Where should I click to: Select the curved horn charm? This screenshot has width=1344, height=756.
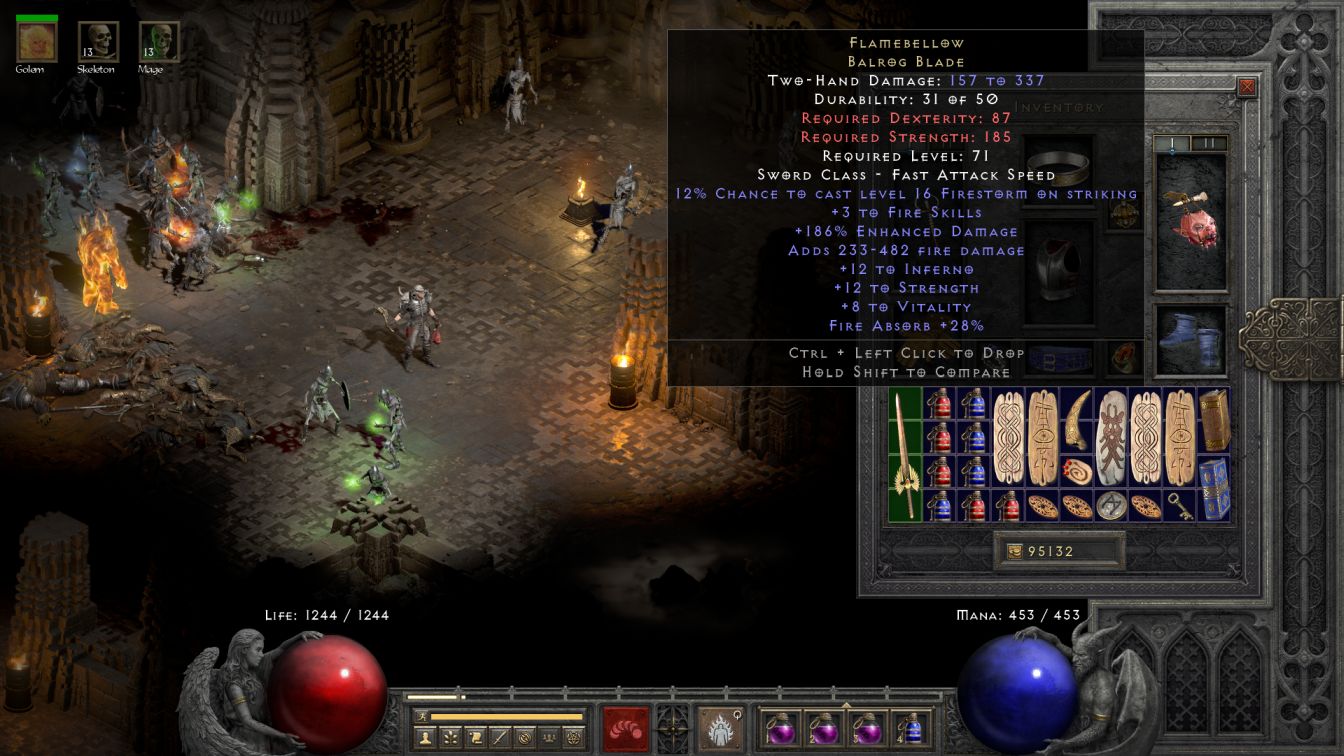click(1077, 421)
